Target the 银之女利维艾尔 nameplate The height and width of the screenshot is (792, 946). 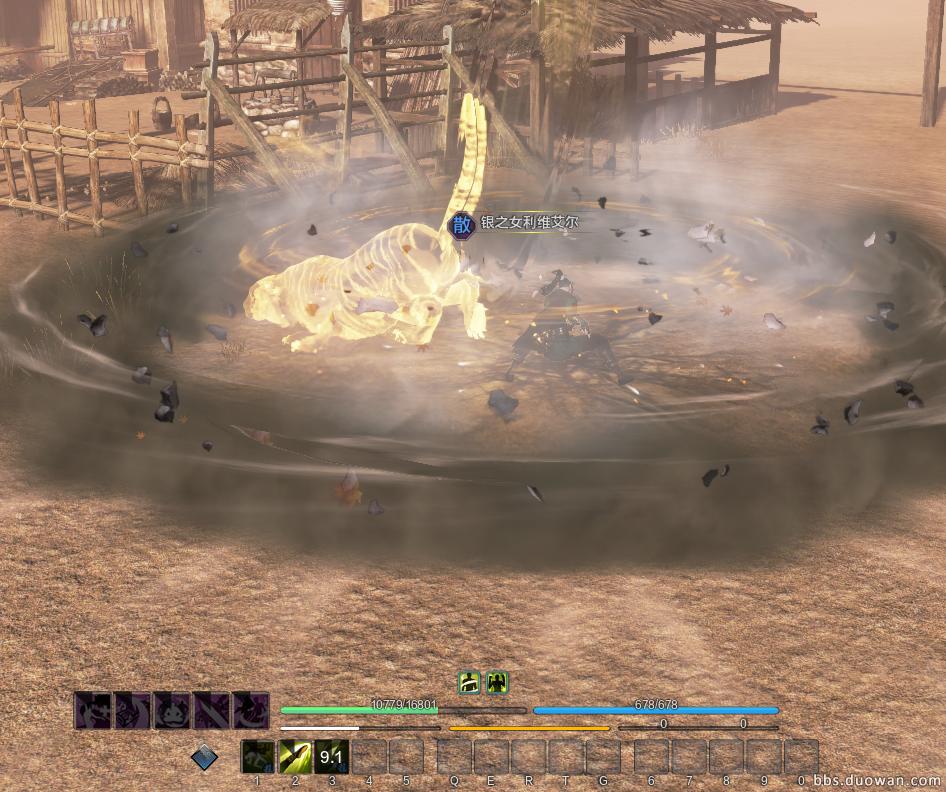[x=529, y=224]
